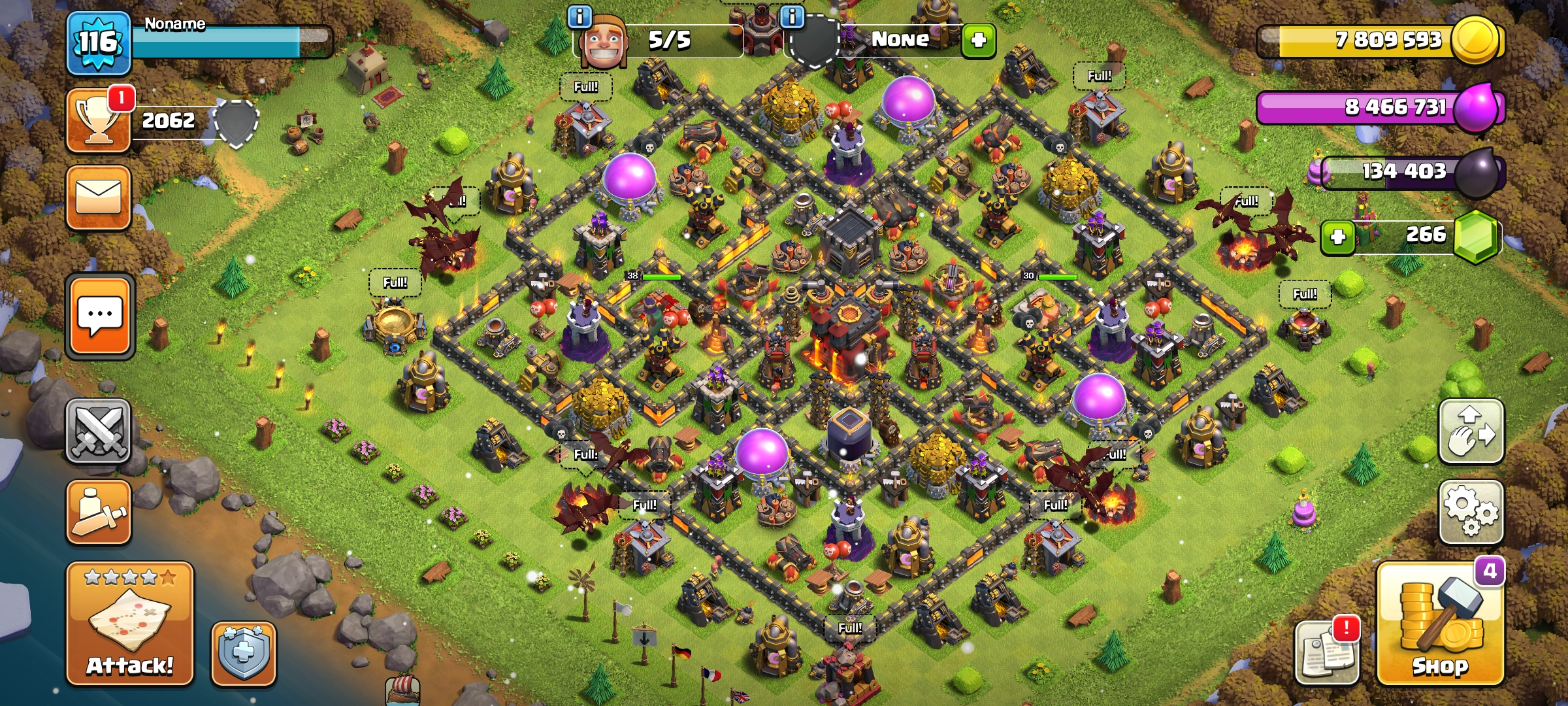Tap the info toggle above the builder counter
The height and width of the screenshot is (706, 1568).
click(580, 18)
